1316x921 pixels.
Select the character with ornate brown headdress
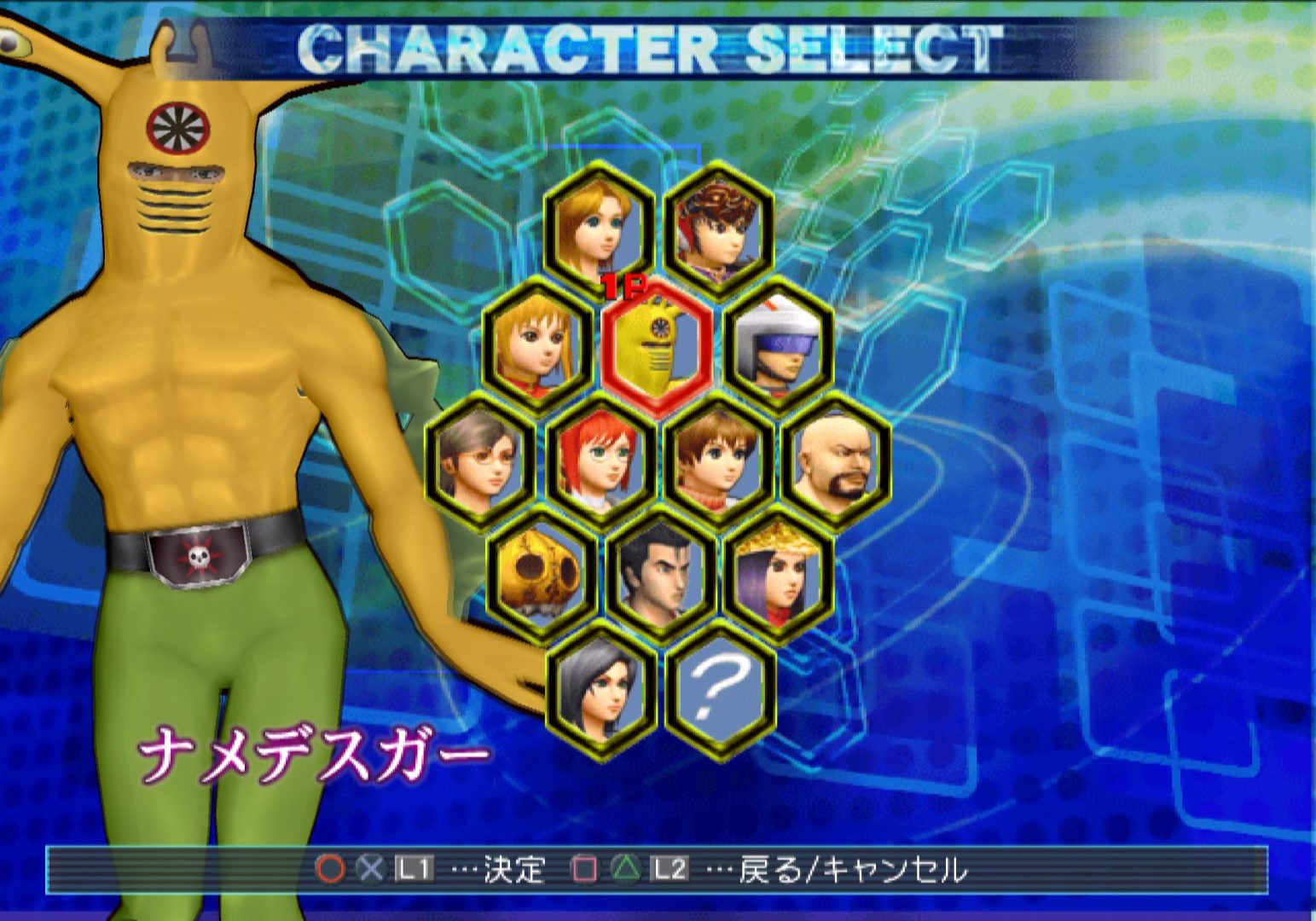[719, 227]
